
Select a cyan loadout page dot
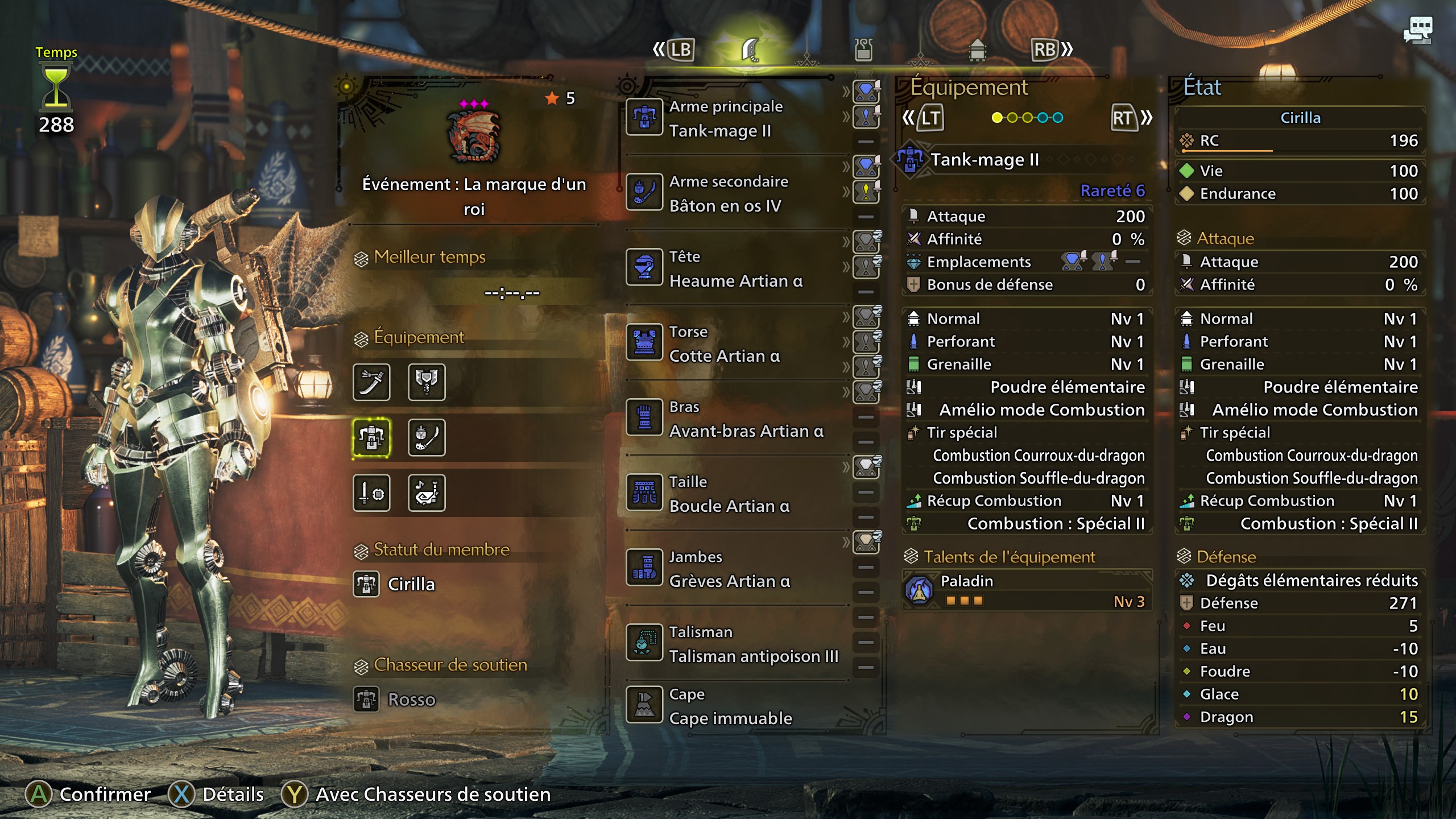coord(1042,118)
